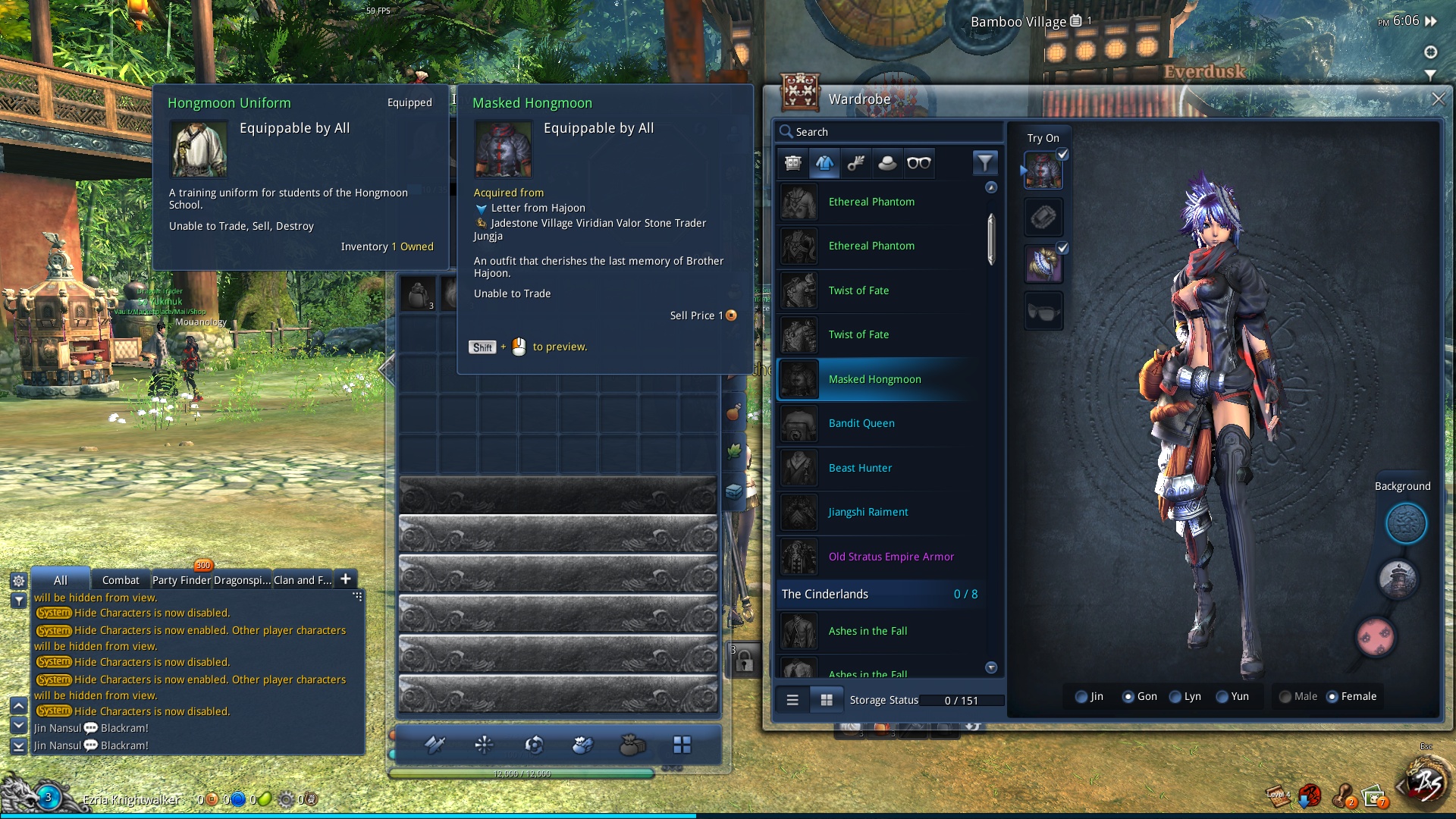The image size is (1456, 819).
Task: Switch to the hat category tab
Action: pos(887,163)
